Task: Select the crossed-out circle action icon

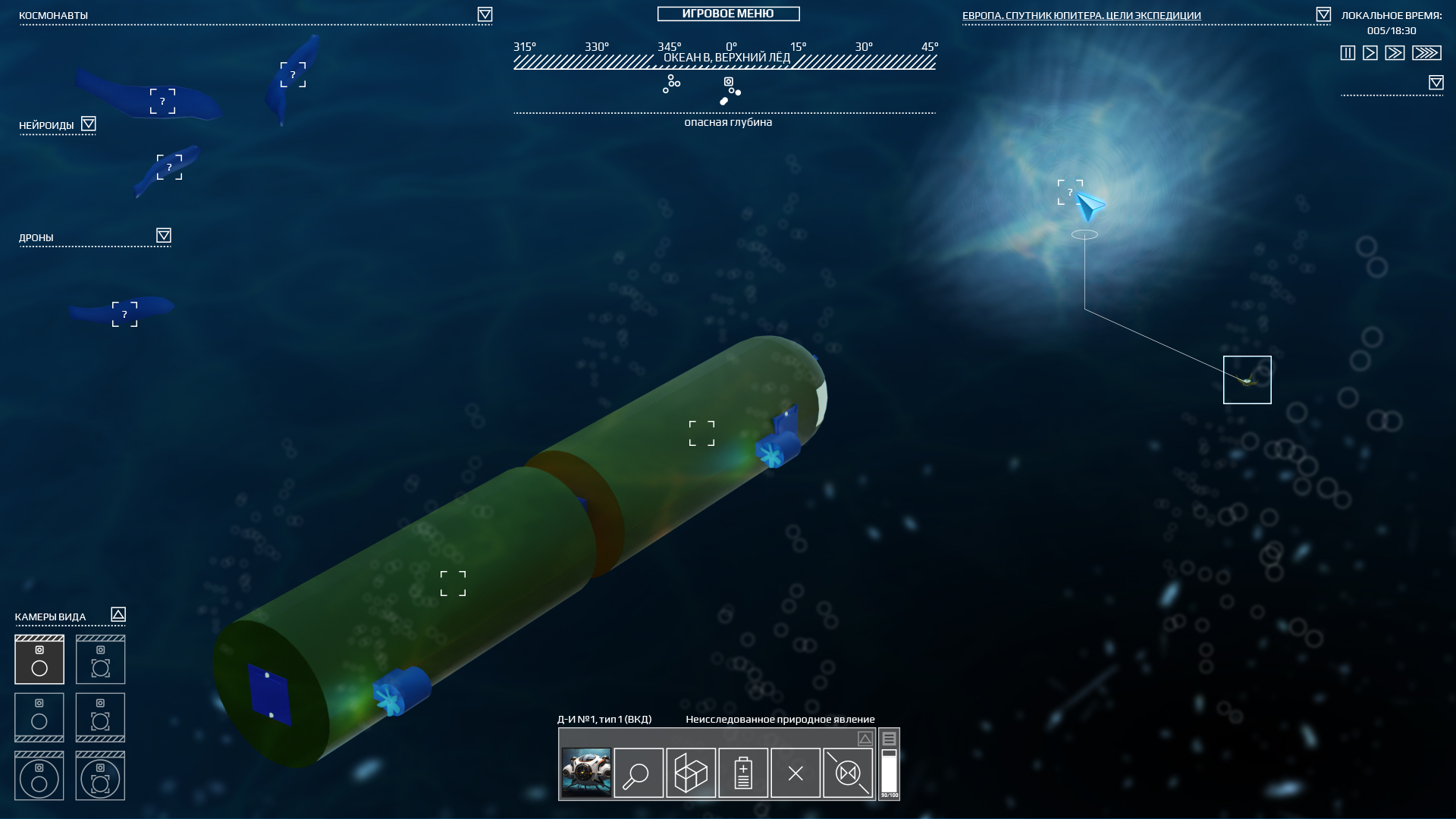Action: click(x=848, y=773)
